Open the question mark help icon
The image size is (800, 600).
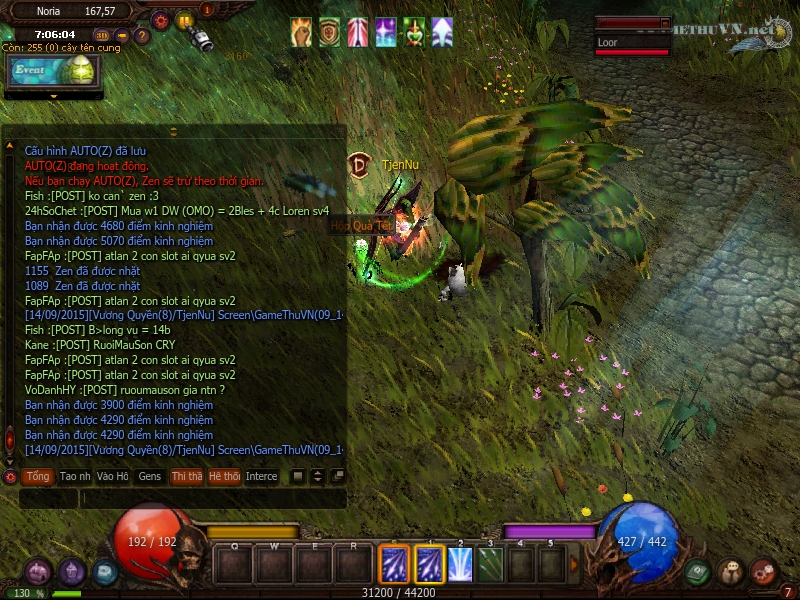pos(142,36)
